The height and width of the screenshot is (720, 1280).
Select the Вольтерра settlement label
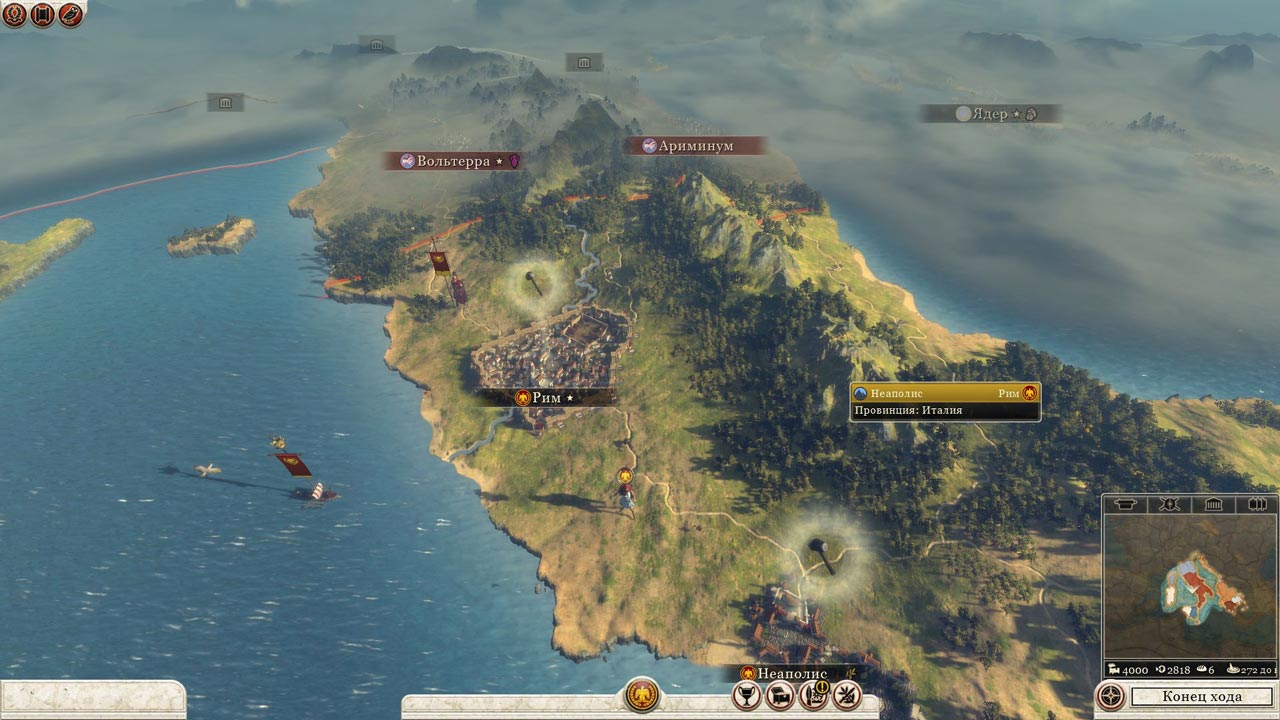[453, 161]
